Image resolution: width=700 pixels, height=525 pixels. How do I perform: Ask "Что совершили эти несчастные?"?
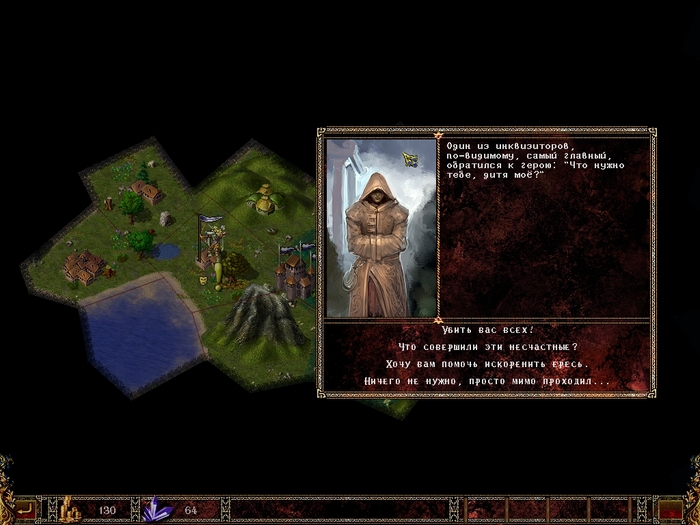tap(487, 347)
